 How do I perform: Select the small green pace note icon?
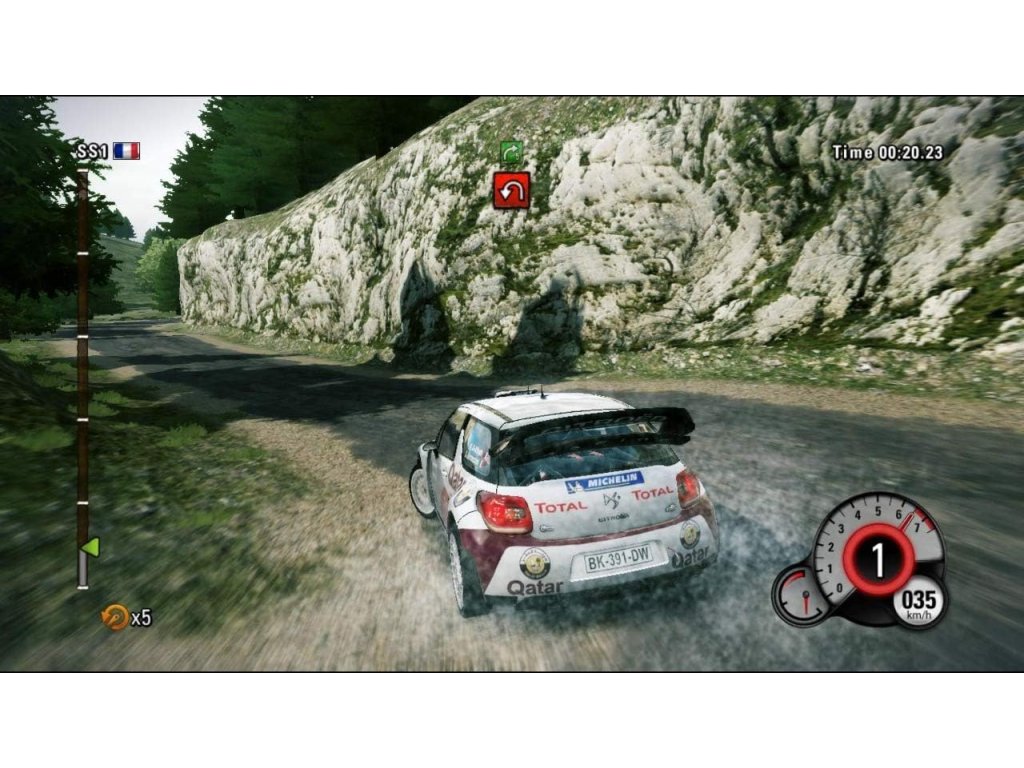point(511,152)
